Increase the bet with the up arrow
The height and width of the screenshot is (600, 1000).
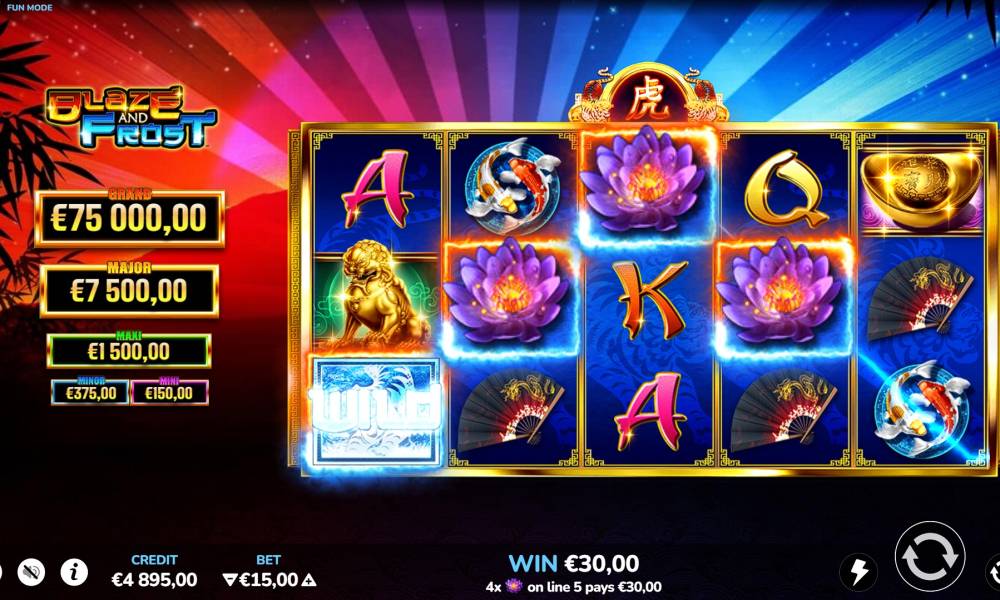309,579
